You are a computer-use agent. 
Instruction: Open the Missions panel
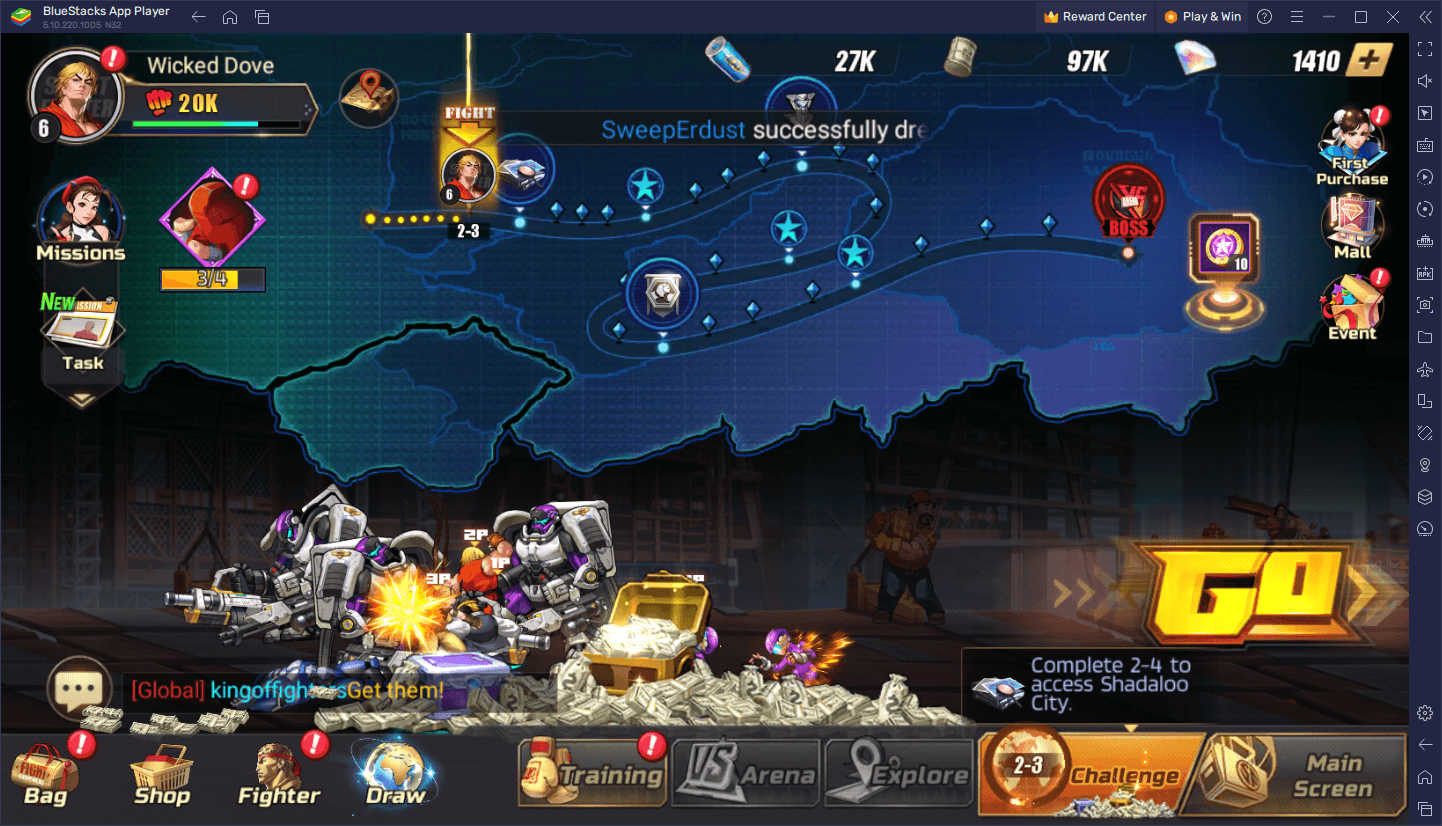(81, 222)
